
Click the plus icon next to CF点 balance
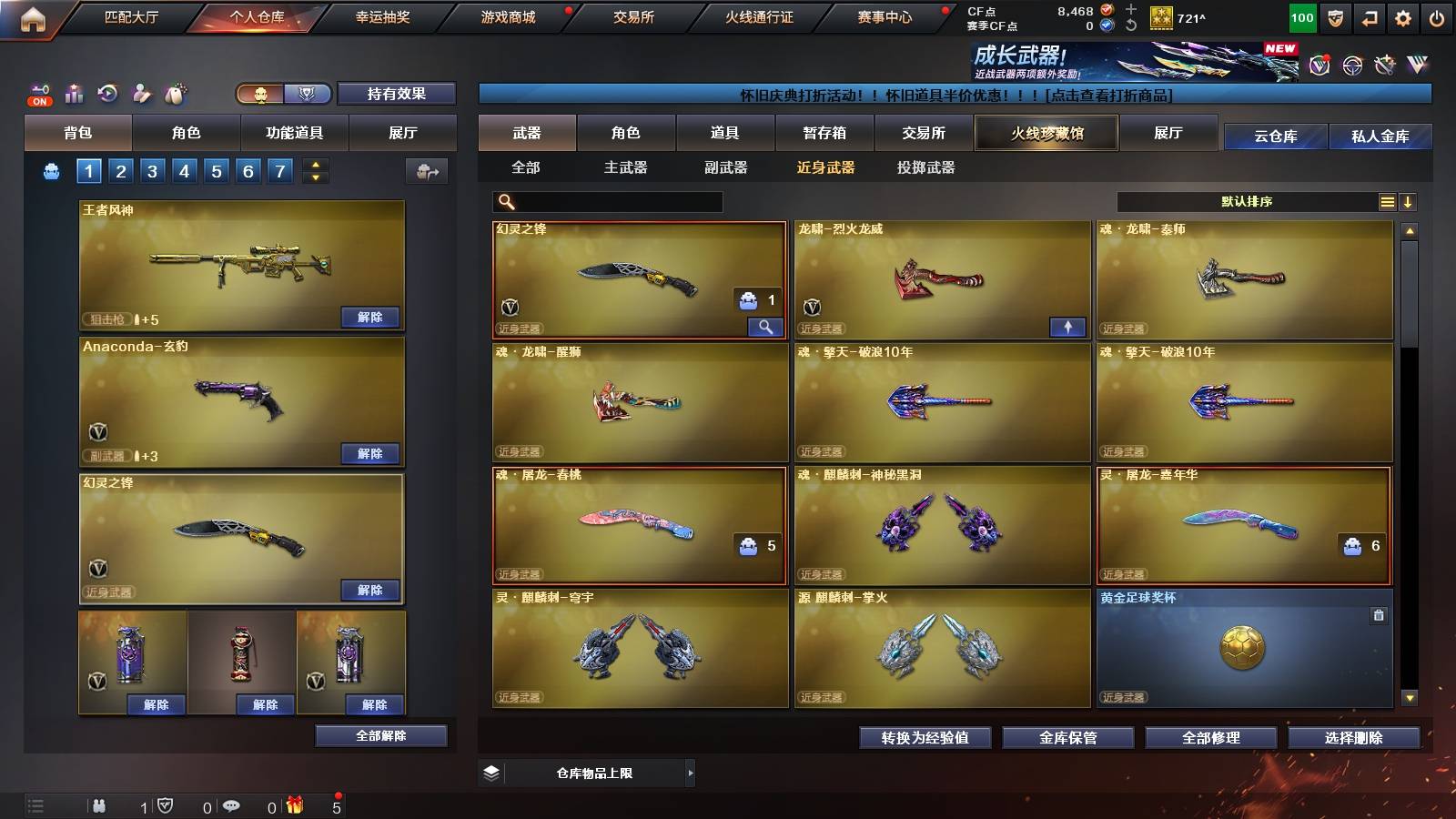1130,11
